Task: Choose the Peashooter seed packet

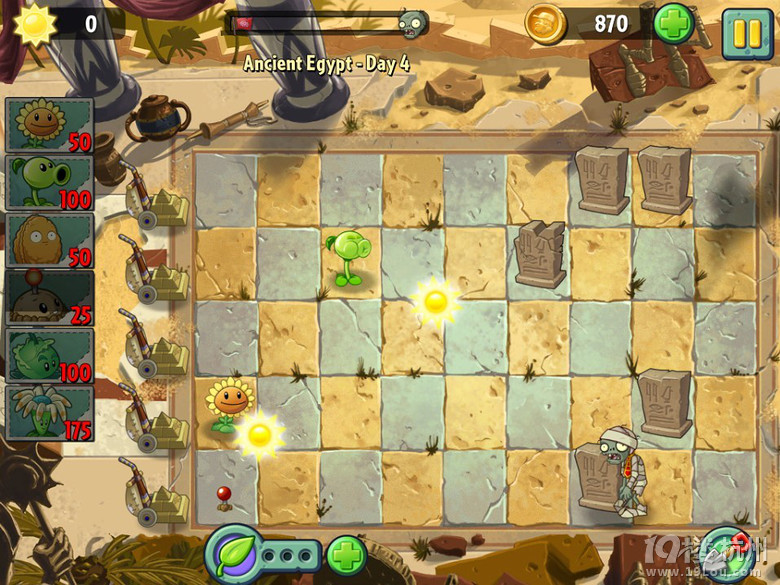Action: click(x=49, y=182)
